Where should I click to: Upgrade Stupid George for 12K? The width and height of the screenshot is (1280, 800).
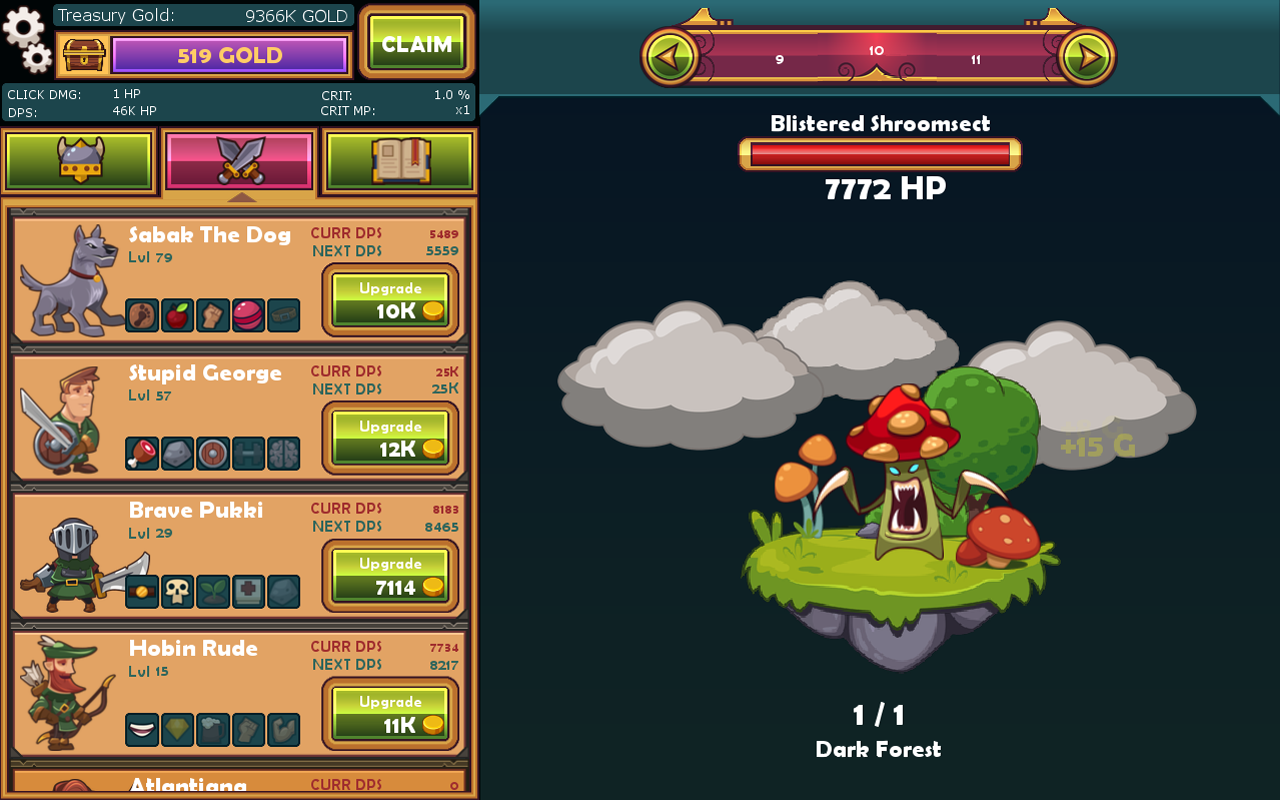[390, 438]
